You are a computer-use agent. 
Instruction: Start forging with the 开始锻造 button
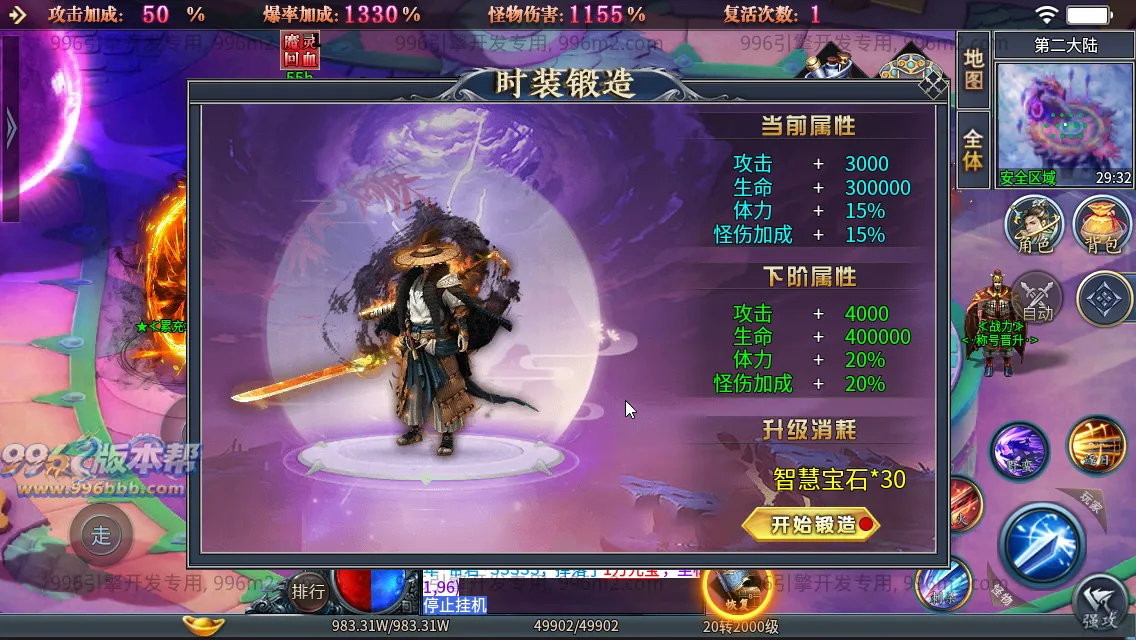point(811,524)
